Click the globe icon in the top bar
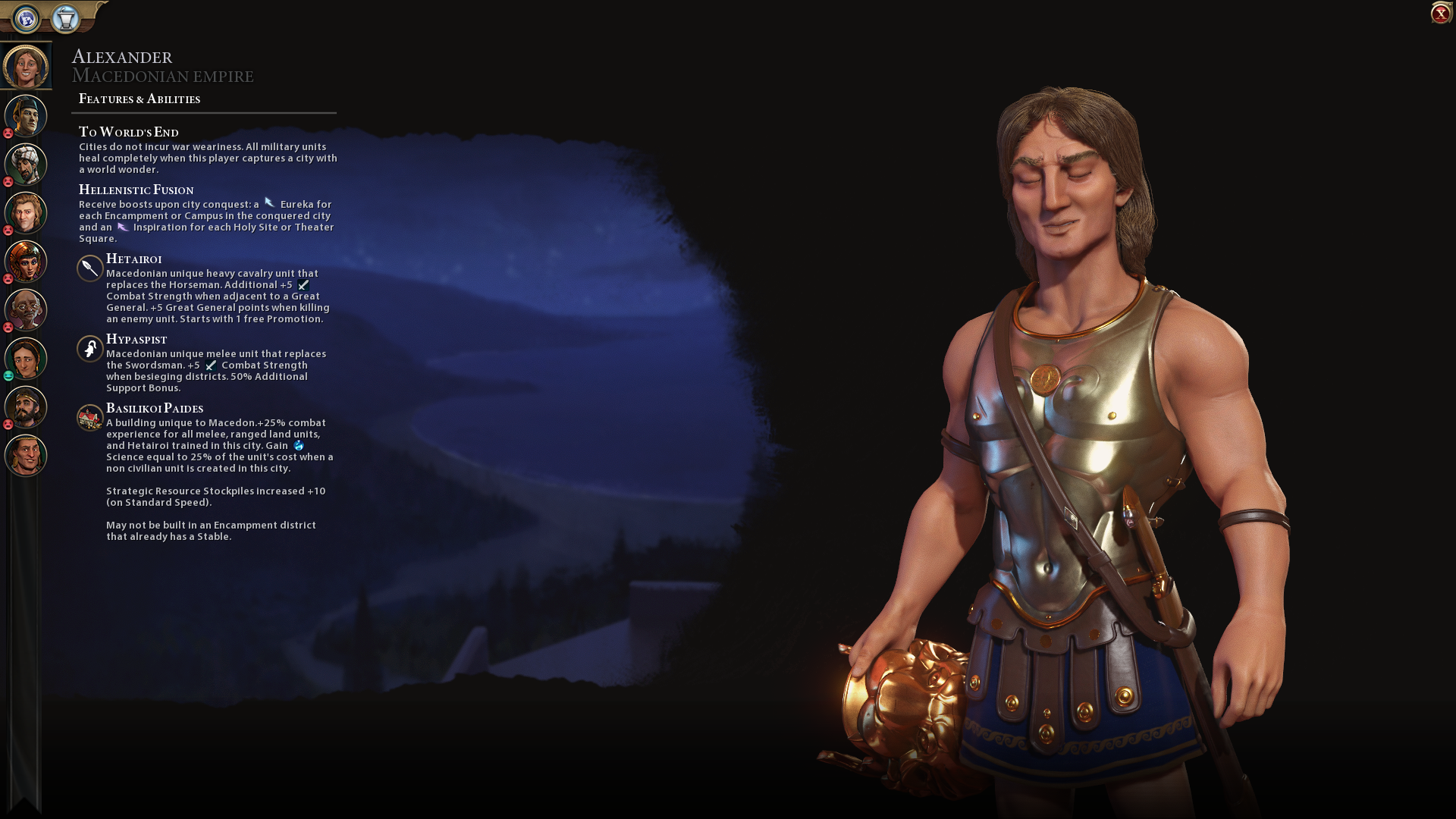This screenshot has height=819, width=1456. (27, 18)
